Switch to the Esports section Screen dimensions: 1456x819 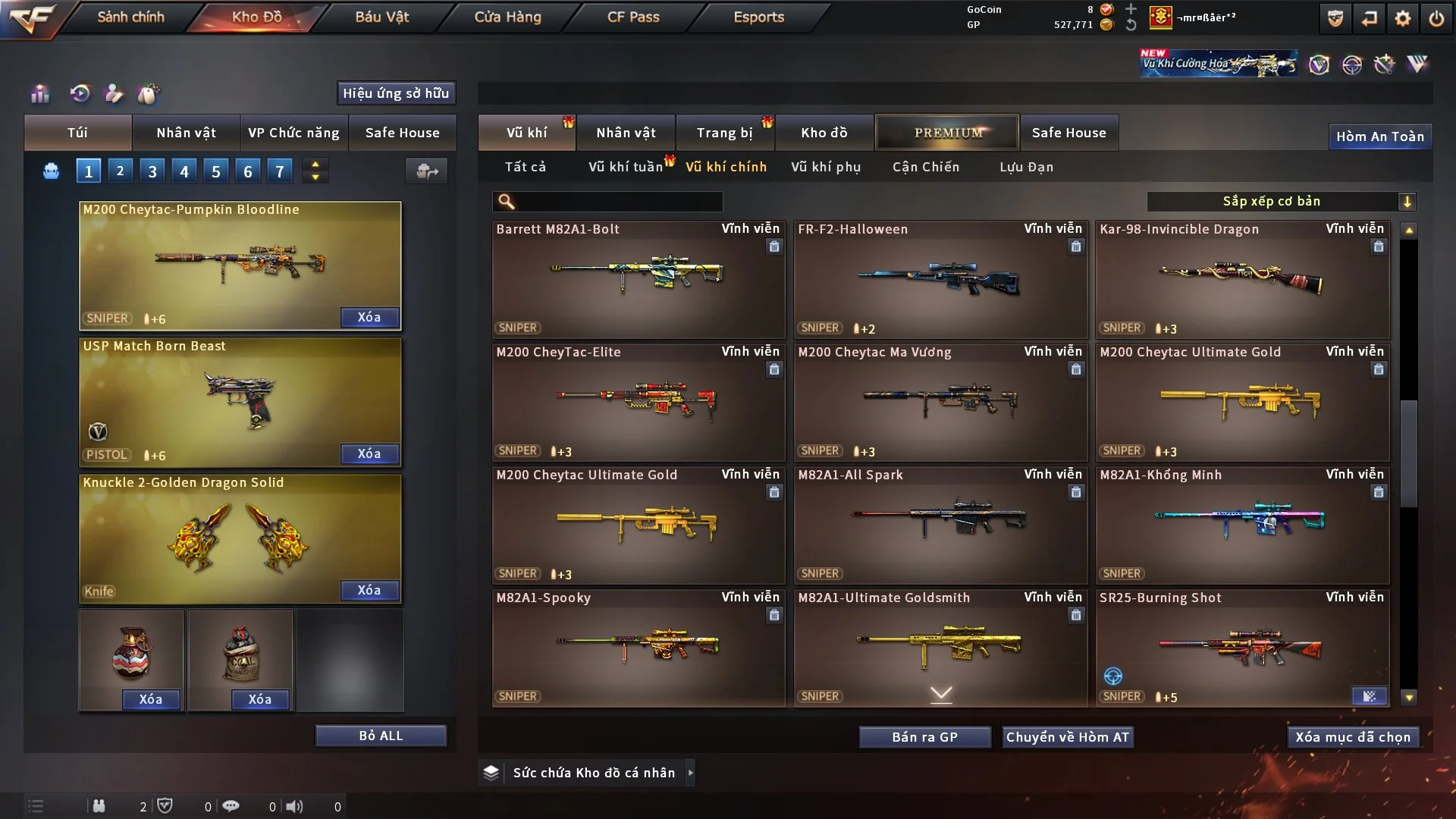758,17
